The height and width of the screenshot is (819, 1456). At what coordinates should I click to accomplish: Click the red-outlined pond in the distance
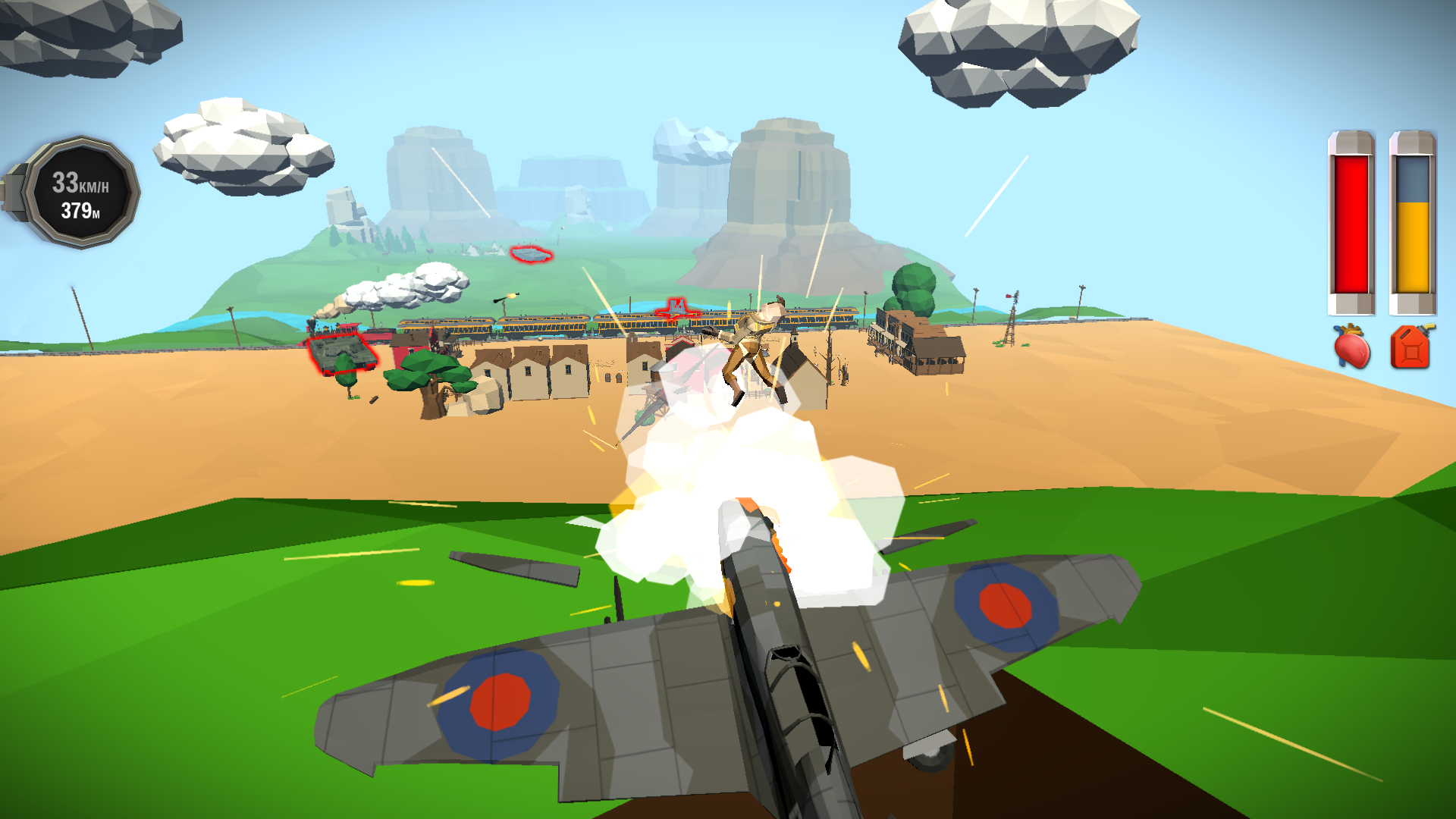(x=531, y=256)
